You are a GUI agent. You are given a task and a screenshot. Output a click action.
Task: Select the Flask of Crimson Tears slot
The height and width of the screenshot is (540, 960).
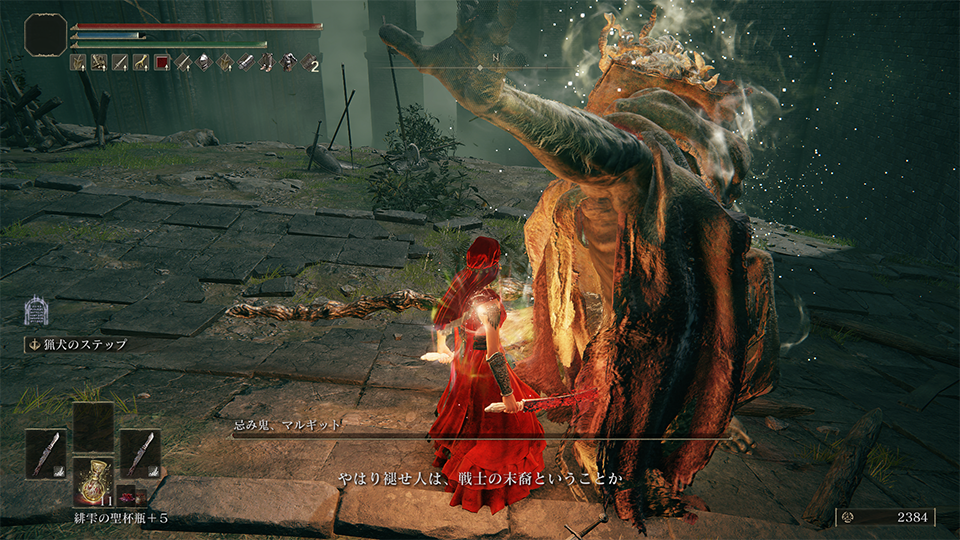tap(95, 480)
